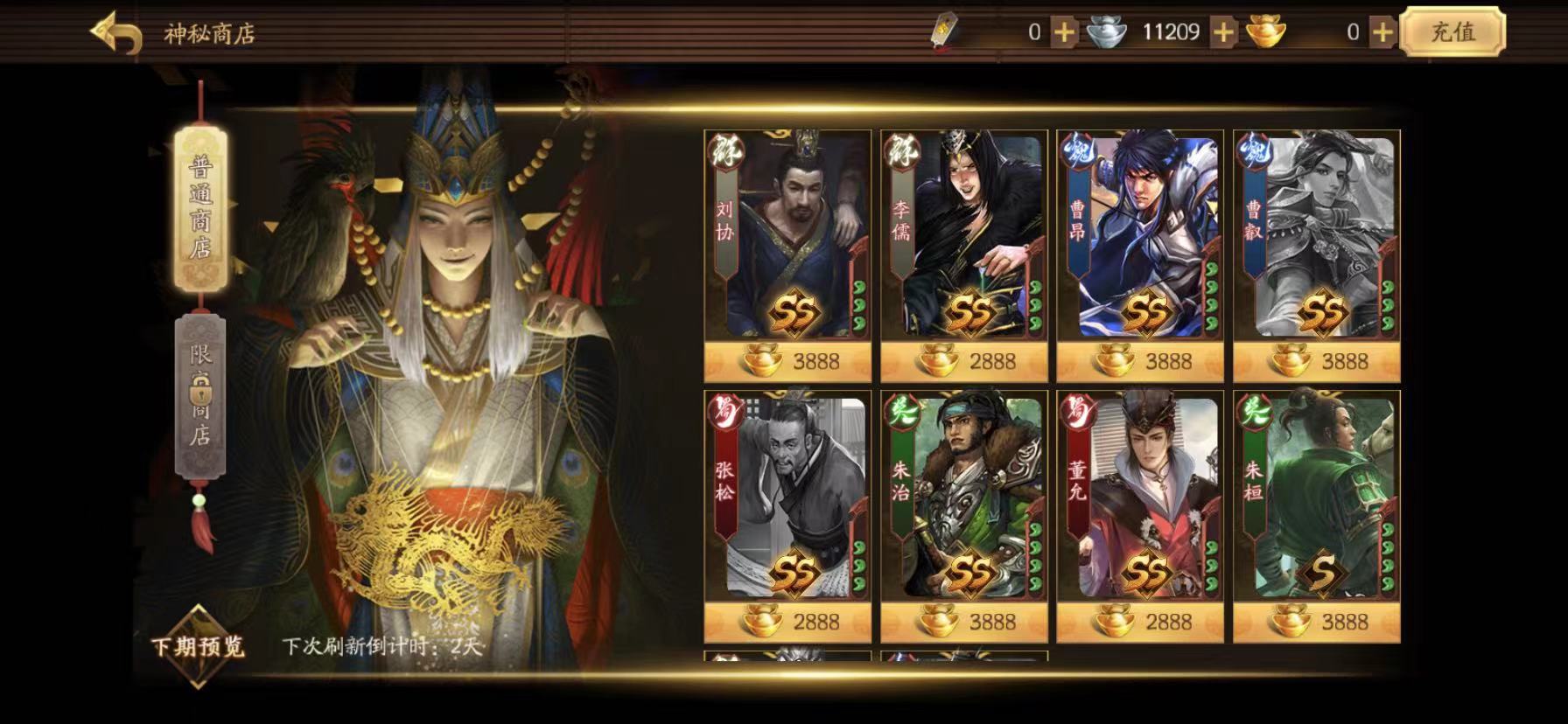Screen dimensions: 1568x724
Task: Pick the 曹昂 hero card
Action: click(1140, 236)
